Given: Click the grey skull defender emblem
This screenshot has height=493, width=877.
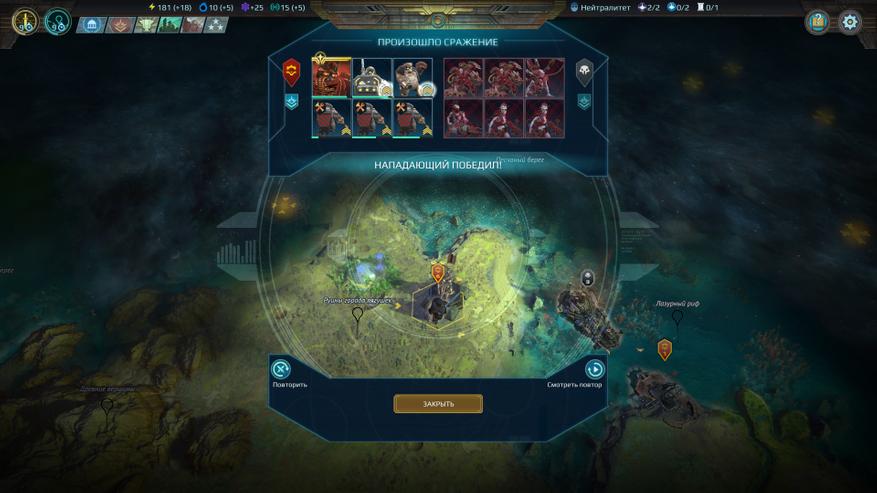Looking at the screenshot, I should point(585,71).
